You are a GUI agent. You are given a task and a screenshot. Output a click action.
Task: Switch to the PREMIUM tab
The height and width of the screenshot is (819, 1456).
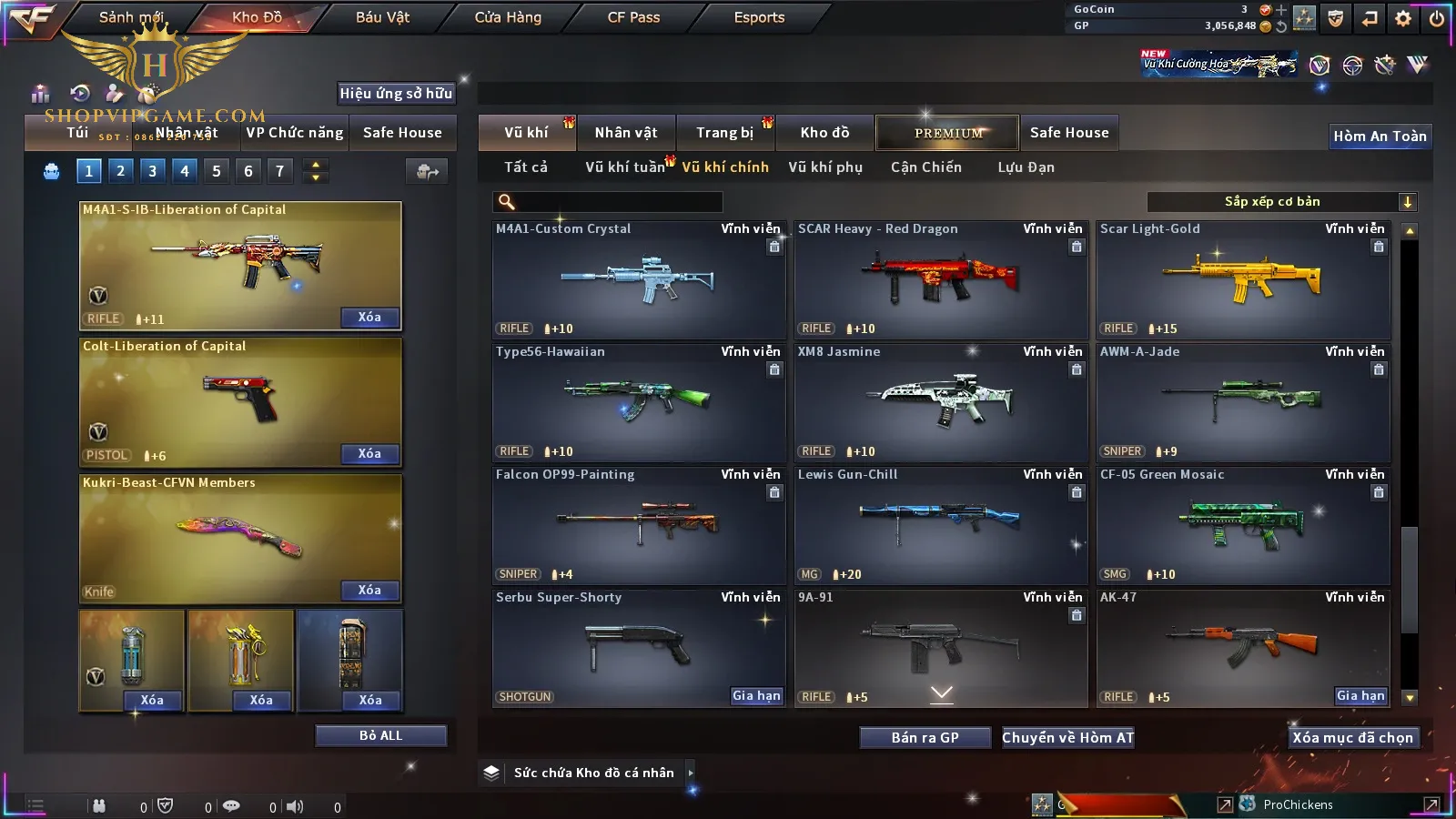[948, 133]
